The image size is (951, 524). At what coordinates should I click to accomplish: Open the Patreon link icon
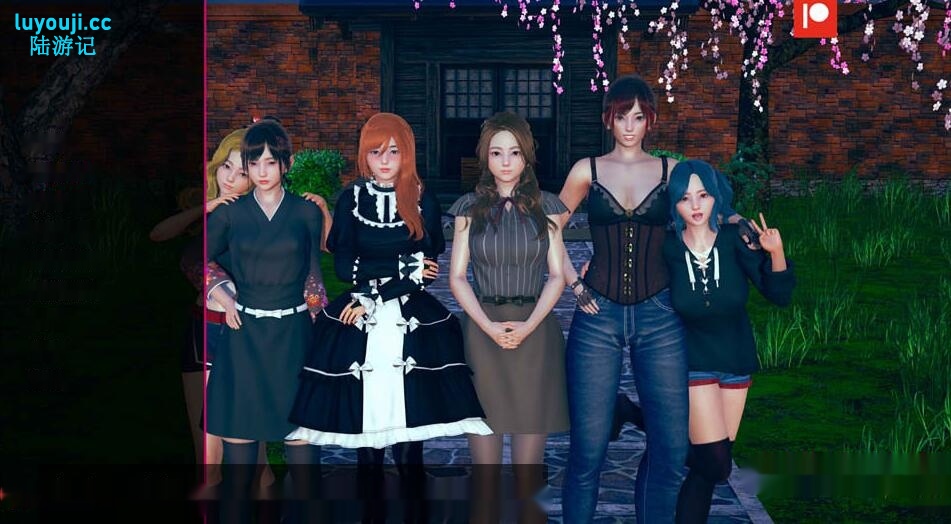(x=811, y=17)
